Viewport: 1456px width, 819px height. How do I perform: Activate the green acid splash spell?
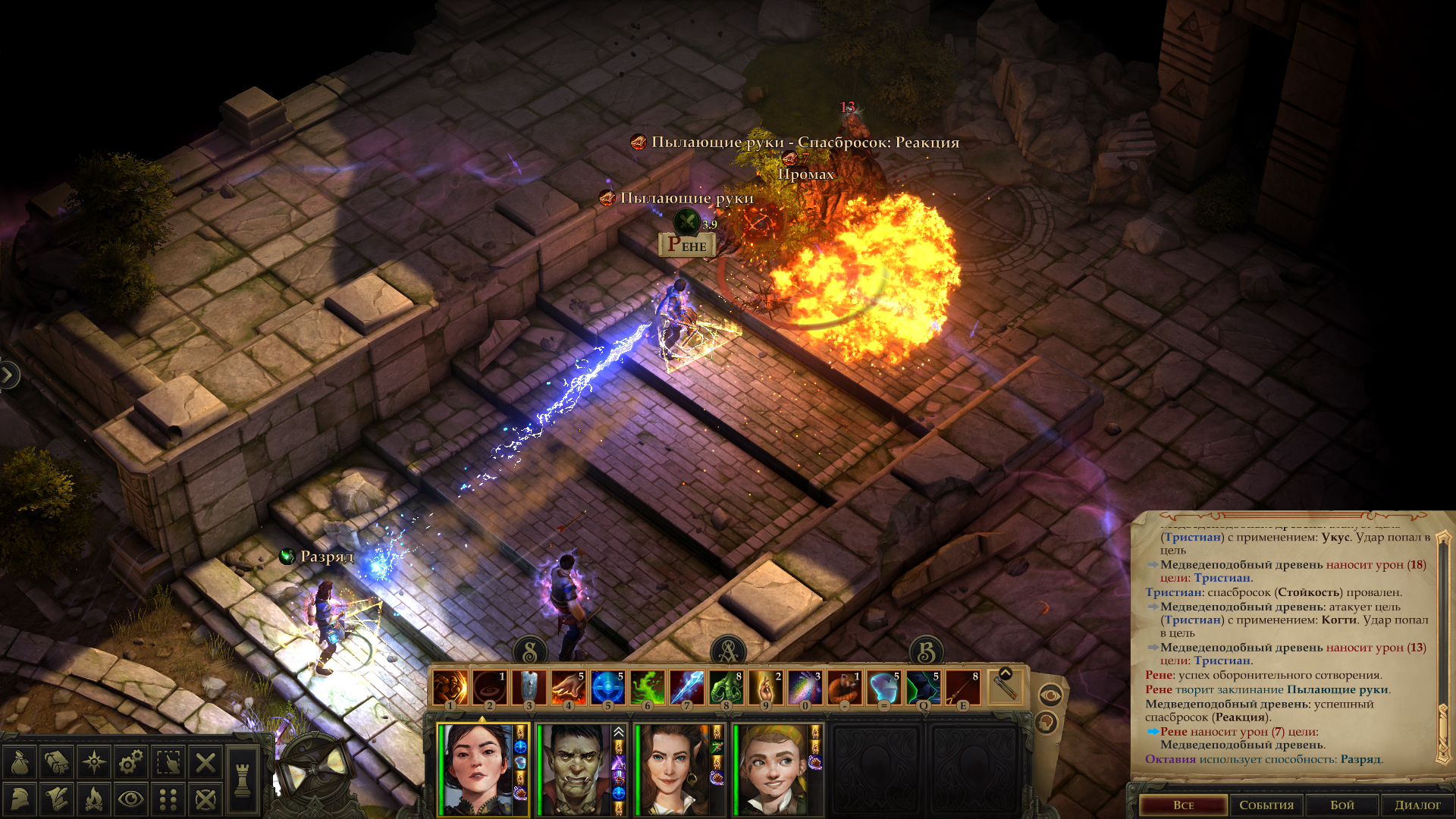pos(647,689)
